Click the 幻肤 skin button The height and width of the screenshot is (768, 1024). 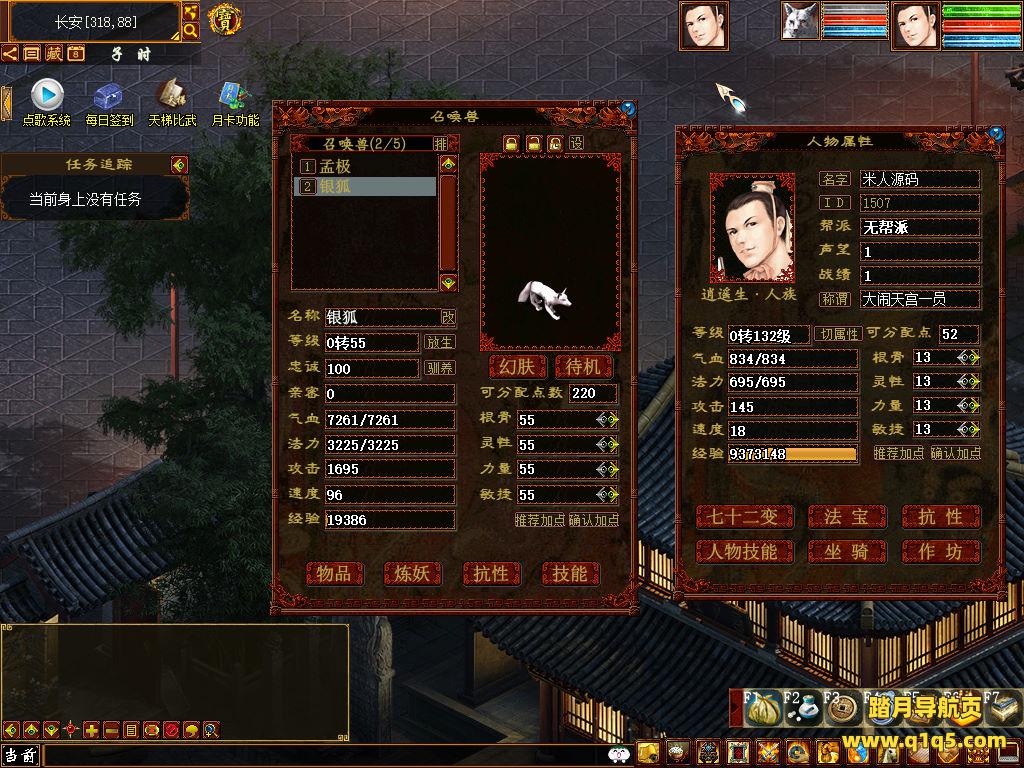click(517, 366)
